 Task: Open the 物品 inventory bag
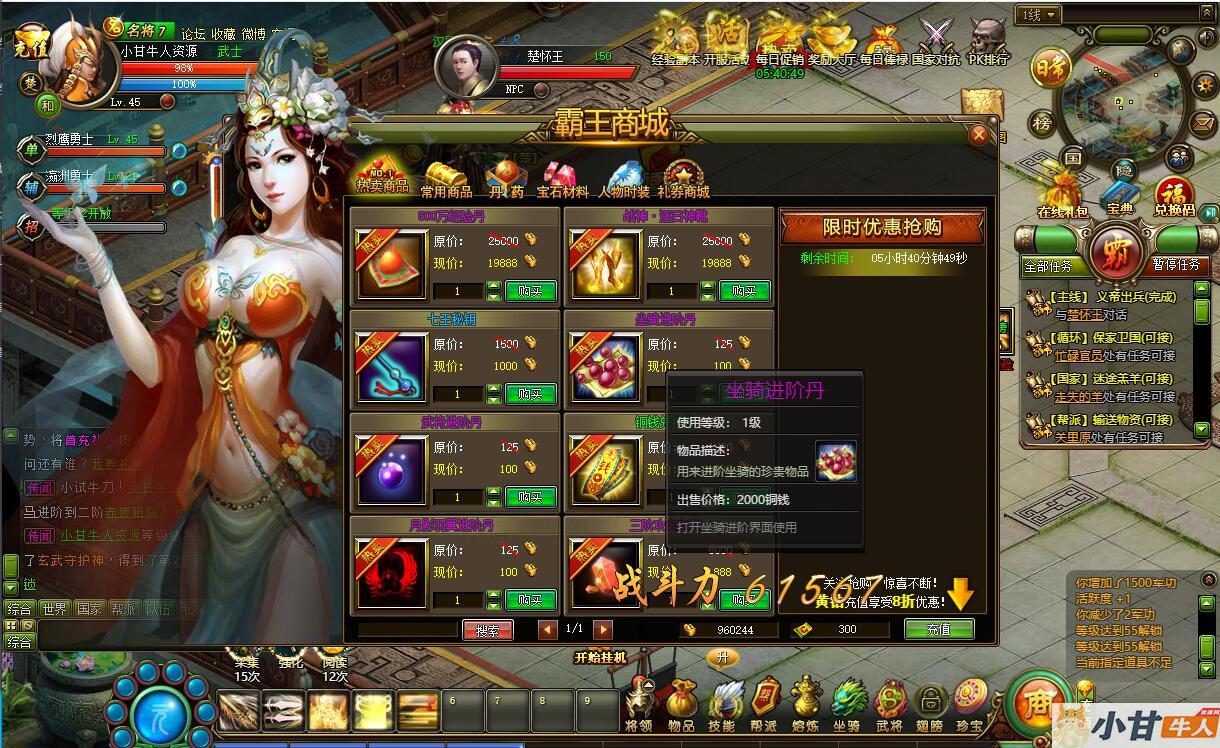tap(681, 703)
